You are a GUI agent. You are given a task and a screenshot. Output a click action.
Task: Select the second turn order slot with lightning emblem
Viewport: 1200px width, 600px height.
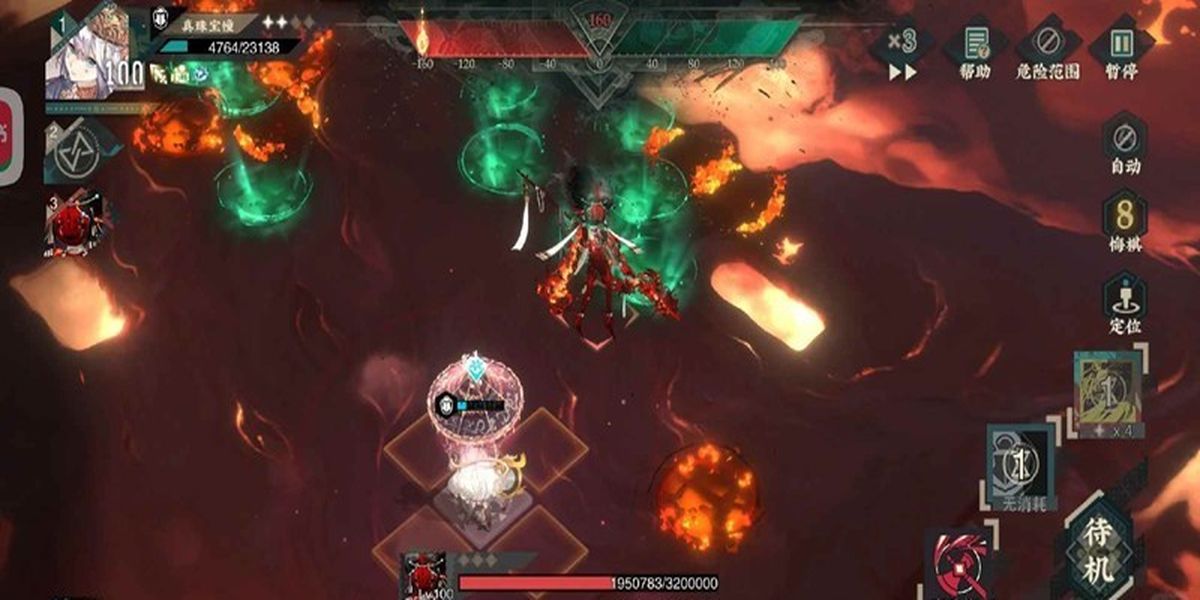point(76,152)
